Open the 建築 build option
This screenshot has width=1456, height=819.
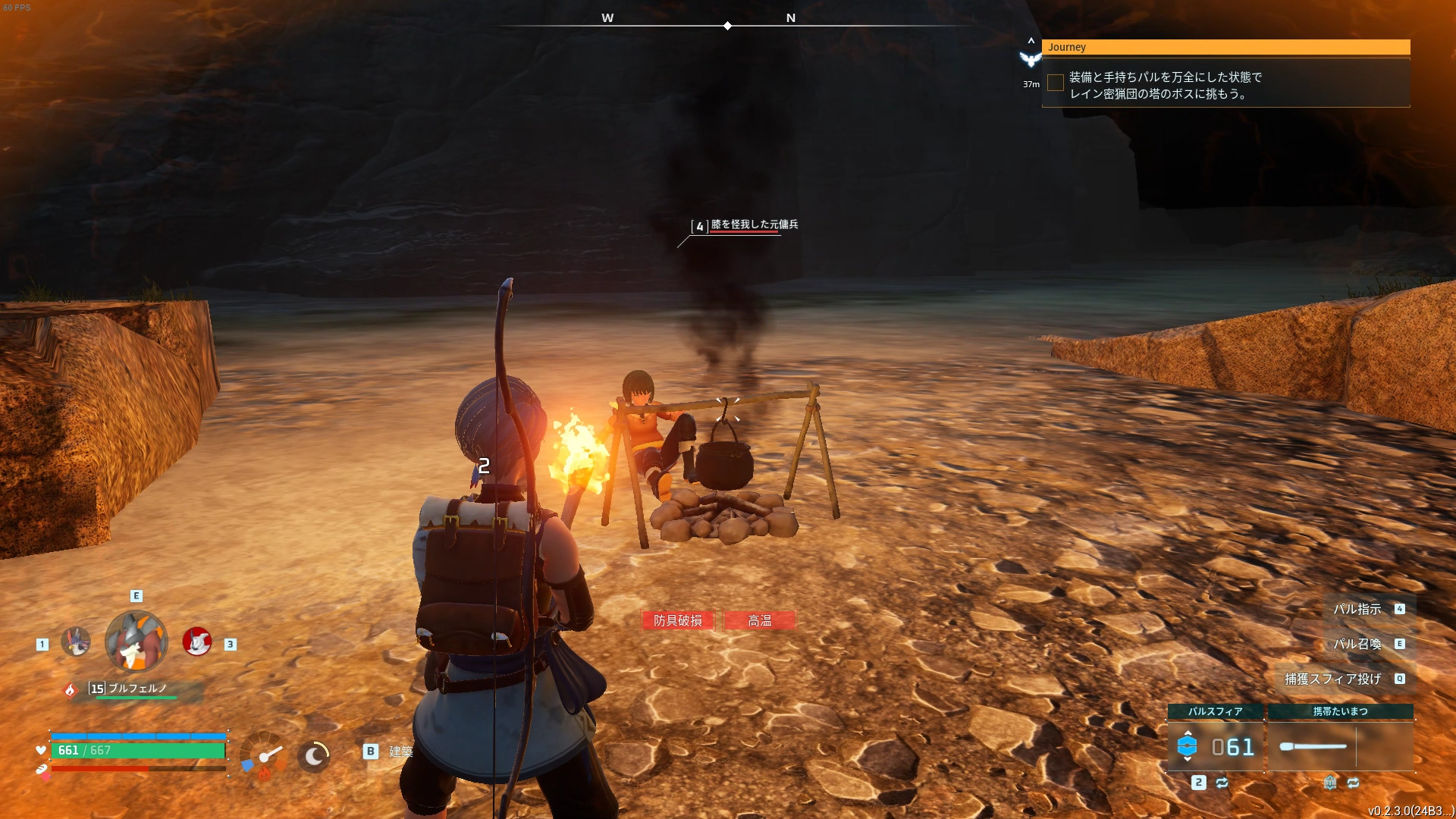[400, 752]
